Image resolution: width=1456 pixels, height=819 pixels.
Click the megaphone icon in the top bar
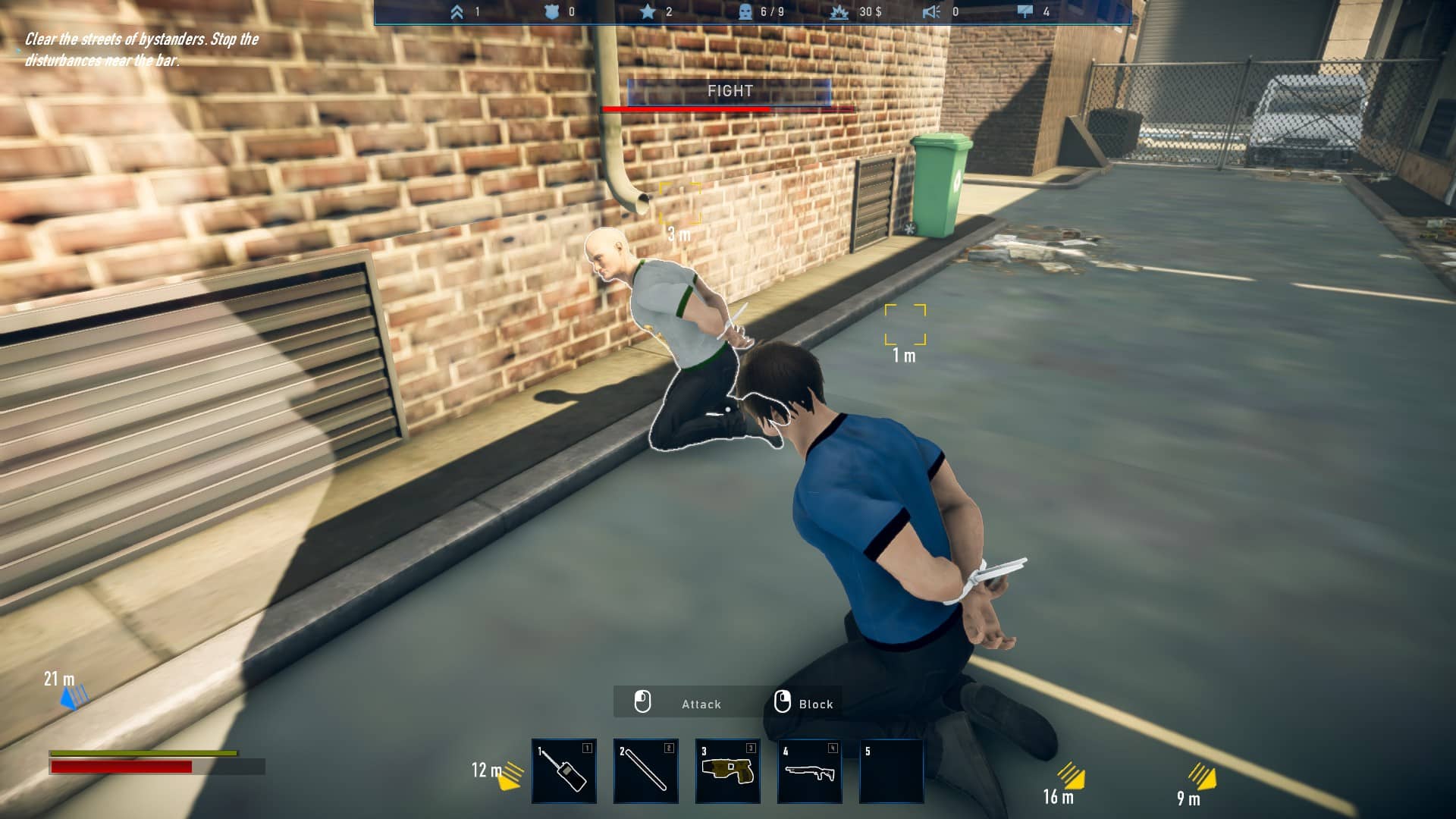(x=931, y=12)
